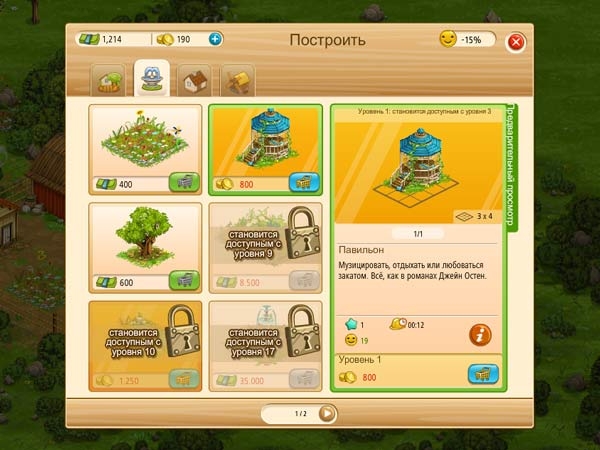The width and height of the screenshot is (600, 450).
Task: Select the tree decoration card
Action: (145, 238)
